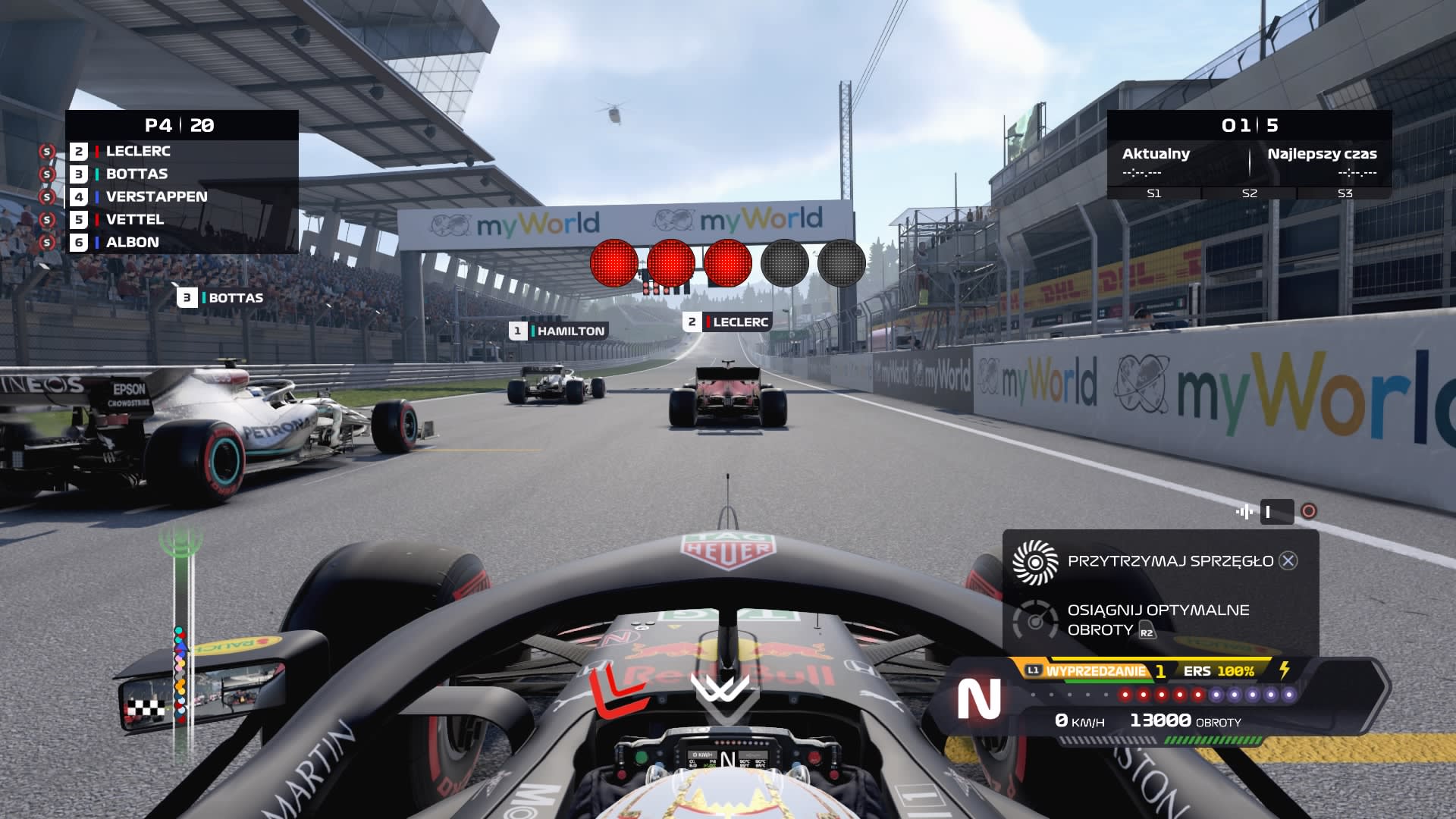Click the red record circle icon
This screenshot has height=819, width=1456.
pyautogui.click(x=1308, y=512)
